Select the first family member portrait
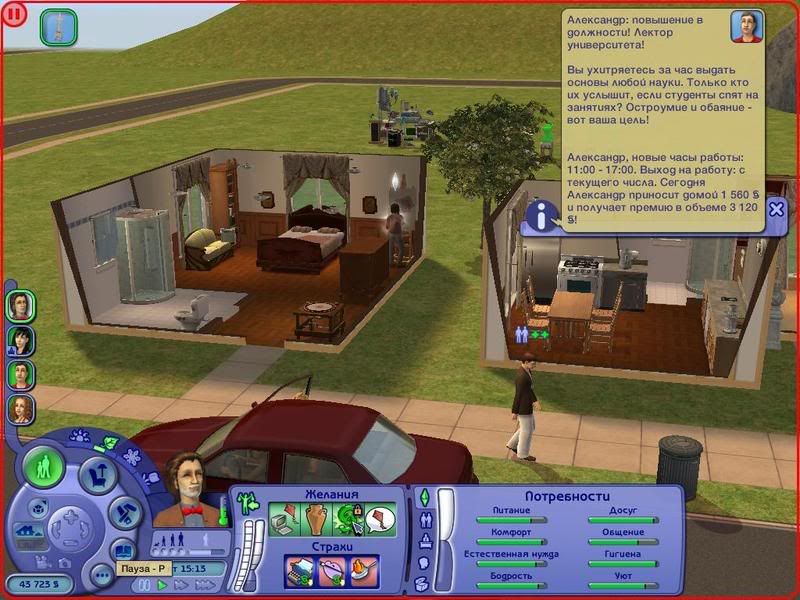 click(20, 305)
